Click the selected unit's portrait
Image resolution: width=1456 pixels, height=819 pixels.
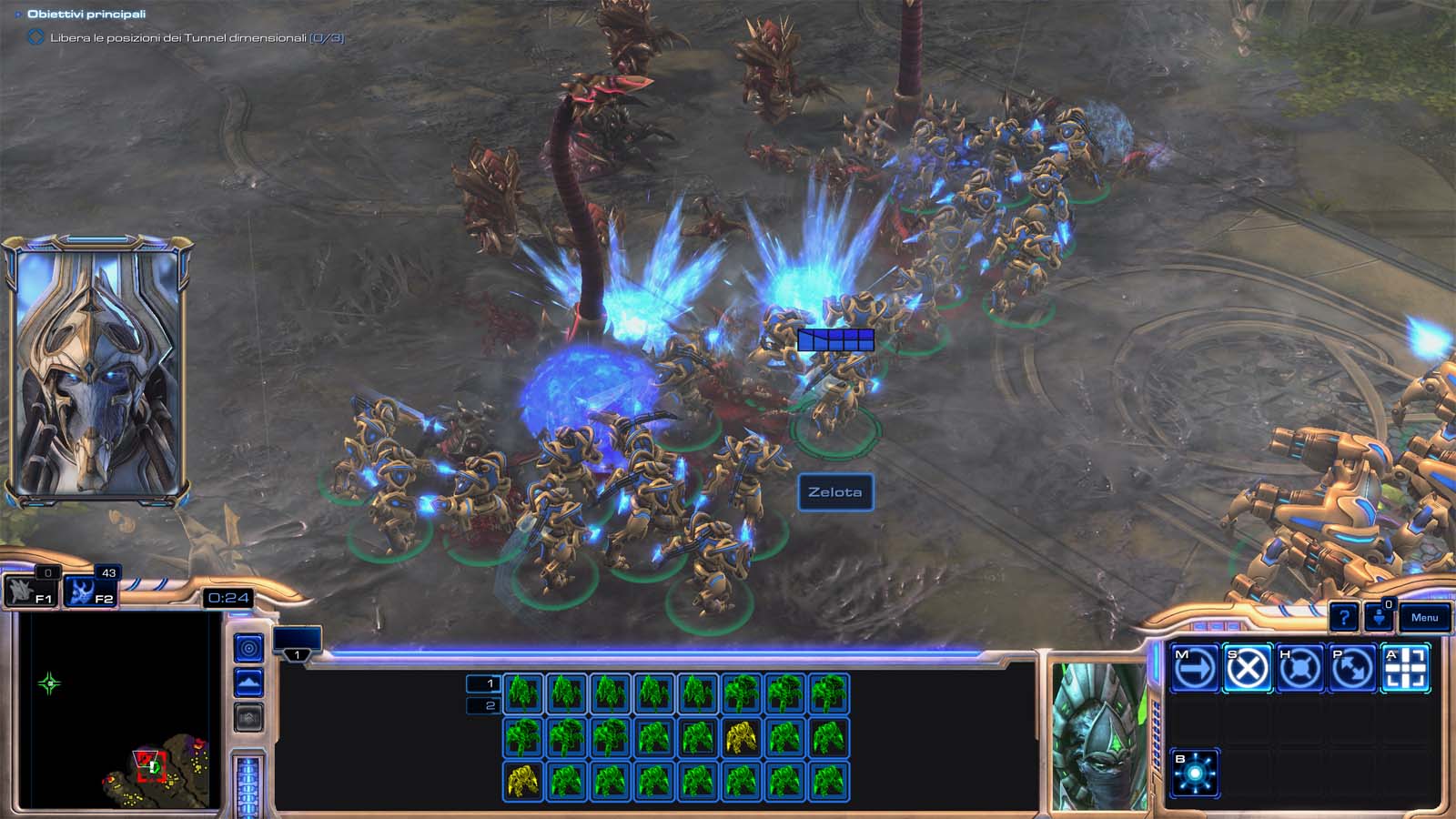point(1099,735)
